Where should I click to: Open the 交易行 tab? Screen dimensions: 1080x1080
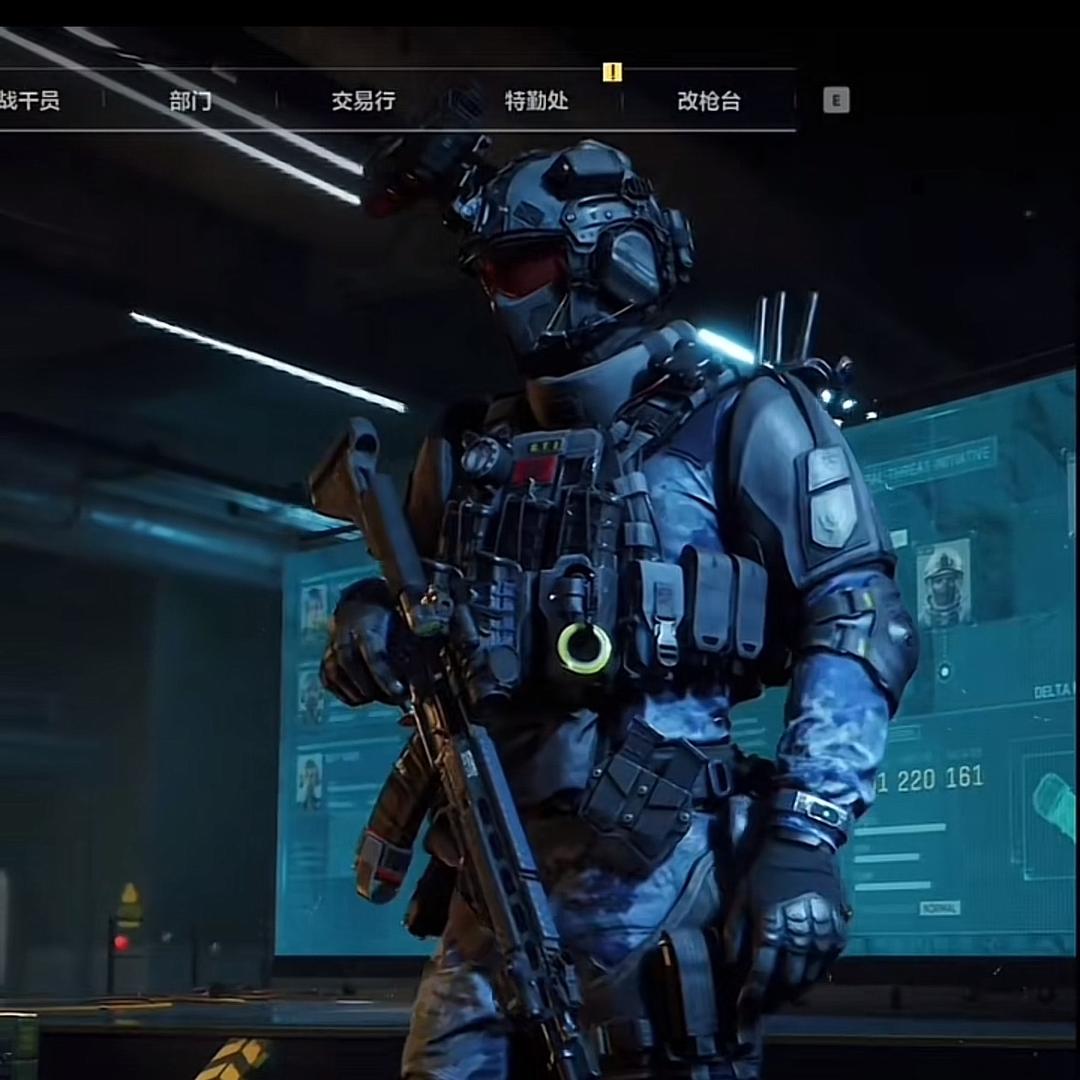coord(363,101)
